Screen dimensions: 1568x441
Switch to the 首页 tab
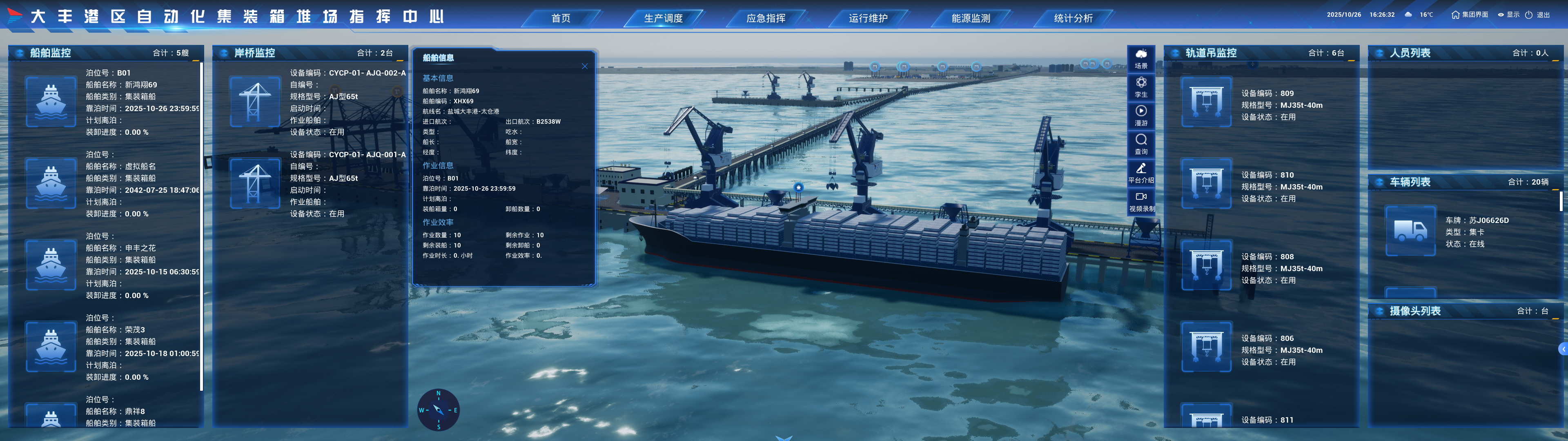[560, 18]
